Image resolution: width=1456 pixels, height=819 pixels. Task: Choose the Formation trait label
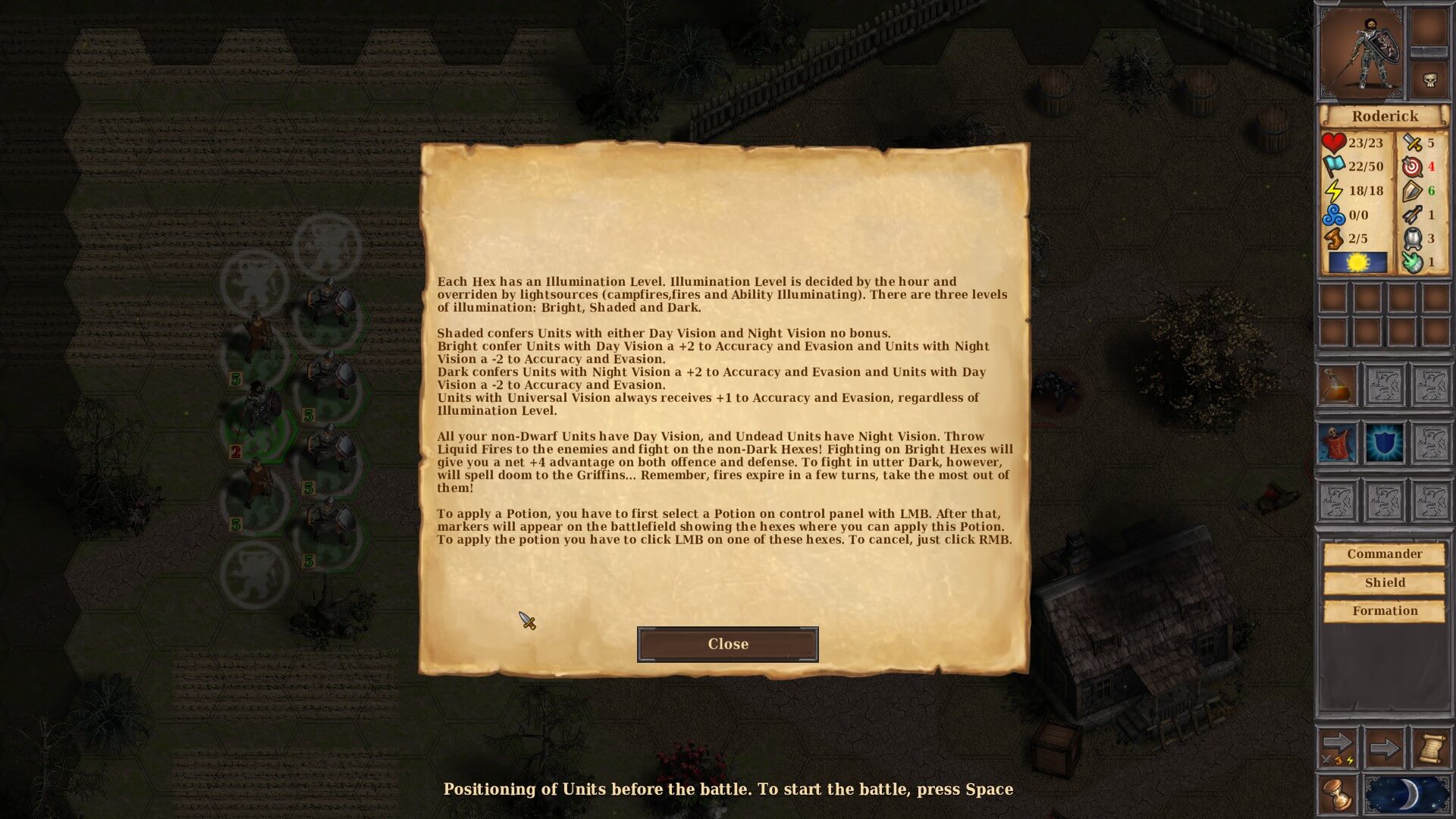[1384, 610]
